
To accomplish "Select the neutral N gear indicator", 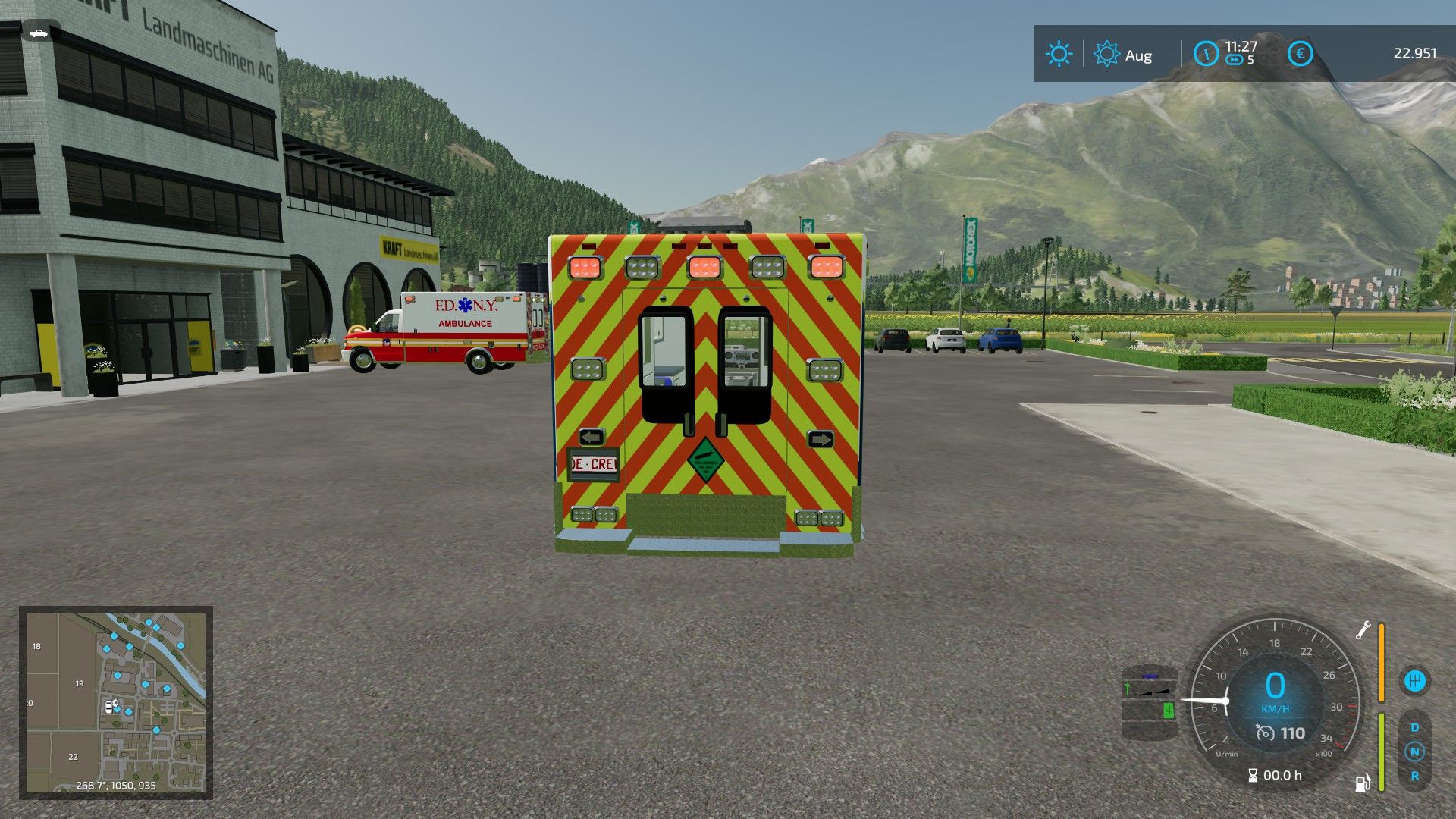I will tap(1414, 752).
